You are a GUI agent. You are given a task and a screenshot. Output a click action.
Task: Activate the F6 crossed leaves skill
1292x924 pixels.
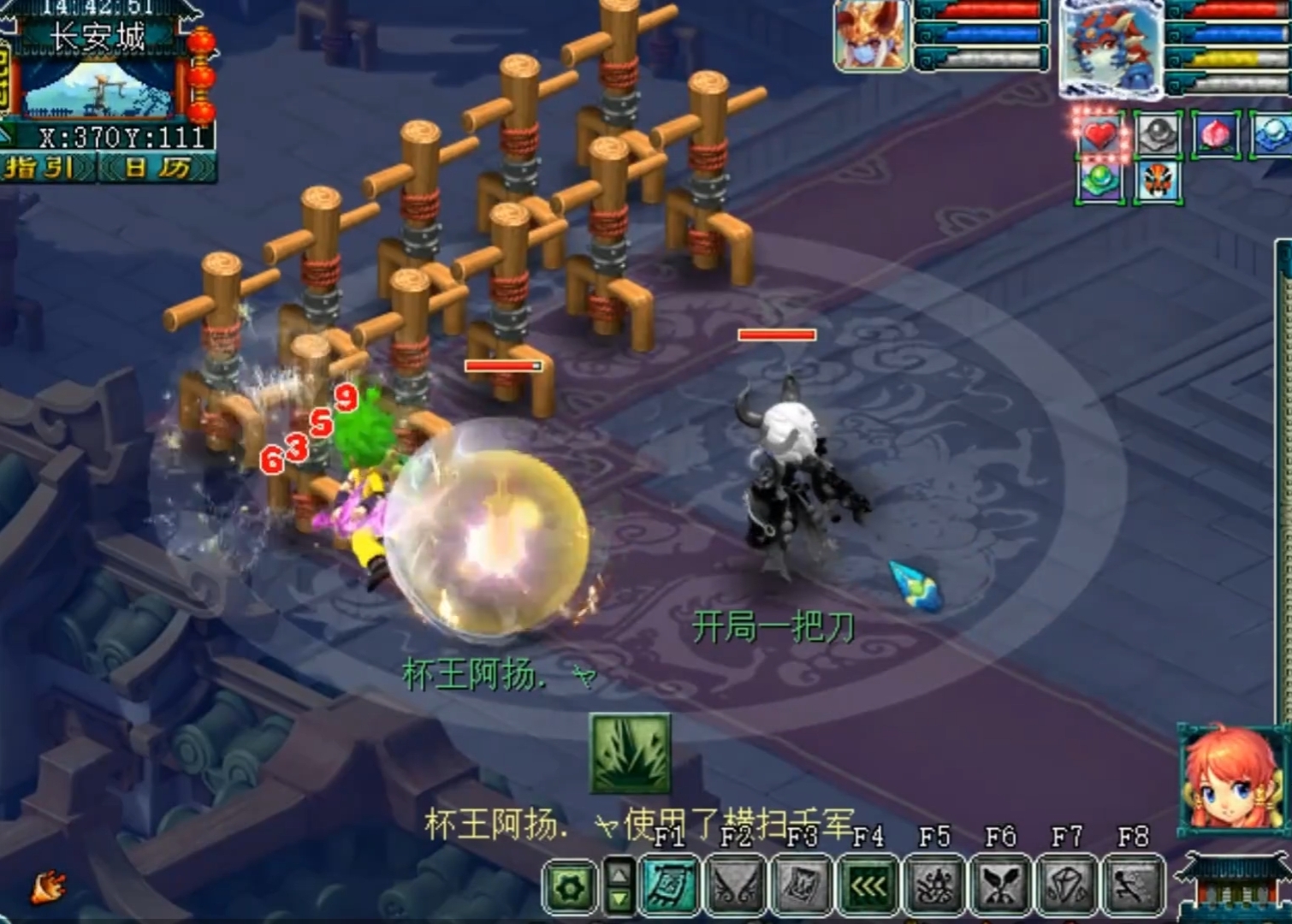coord(1000,885)
